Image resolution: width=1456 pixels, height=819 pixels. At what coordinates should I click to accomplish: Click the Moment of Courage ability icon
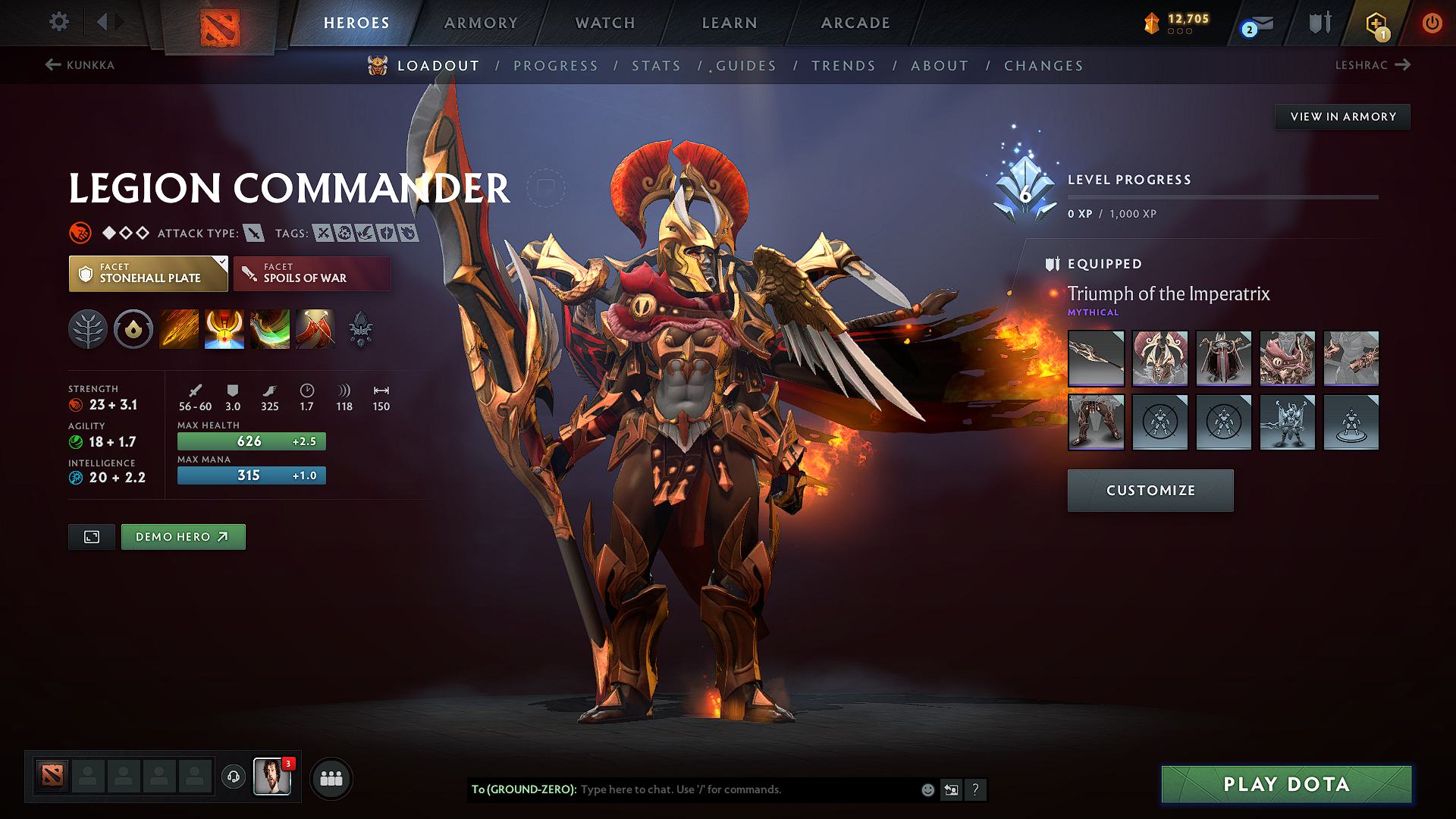269,328
